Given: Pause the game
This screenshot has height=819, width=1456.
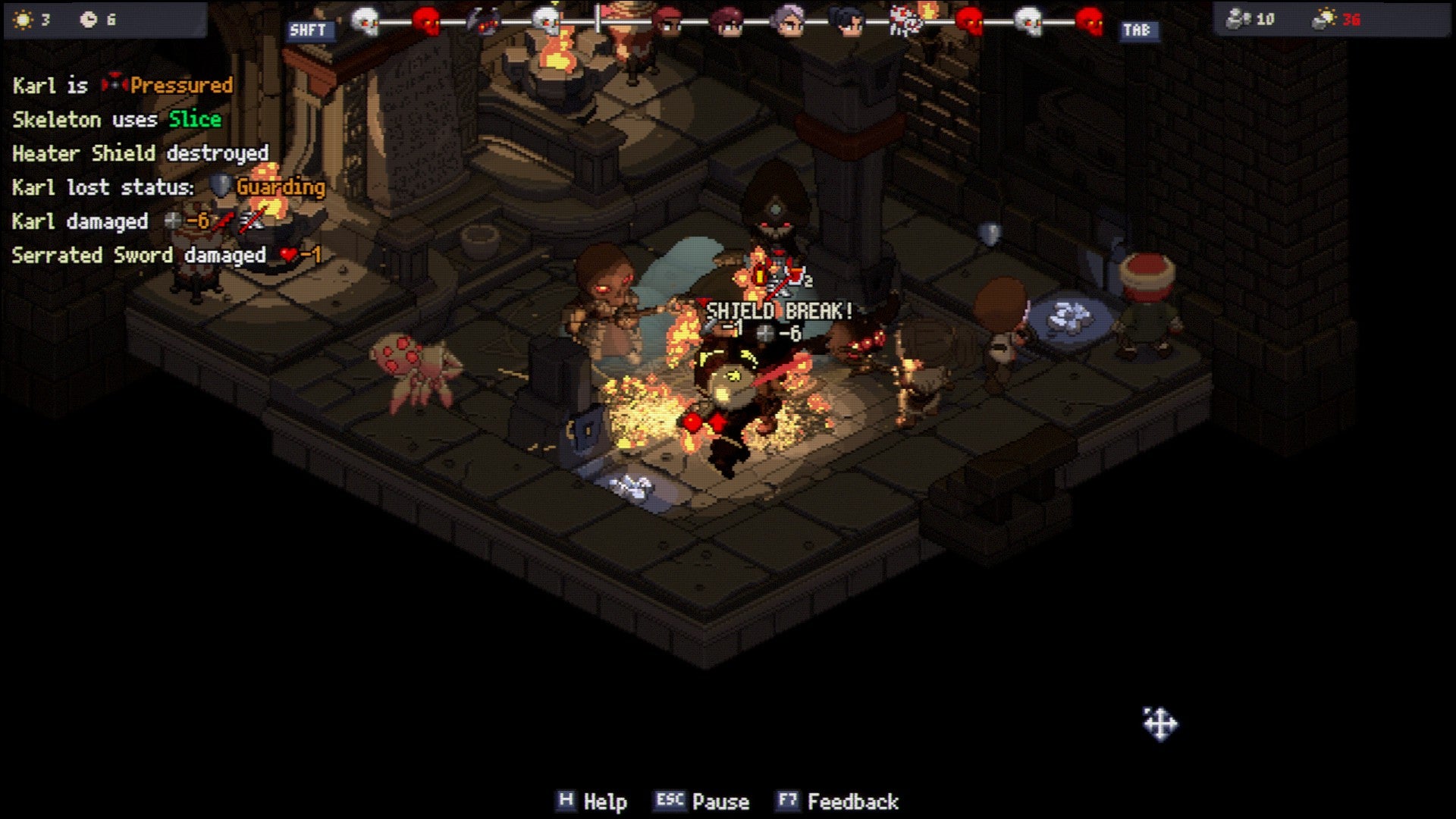Looking at the screenshot, I should (x=702, y=802).
